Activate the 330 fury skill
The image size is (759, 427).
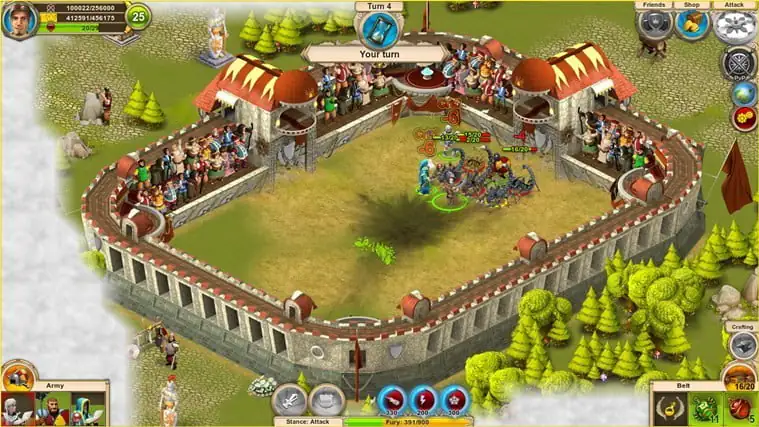pos(391,400)
